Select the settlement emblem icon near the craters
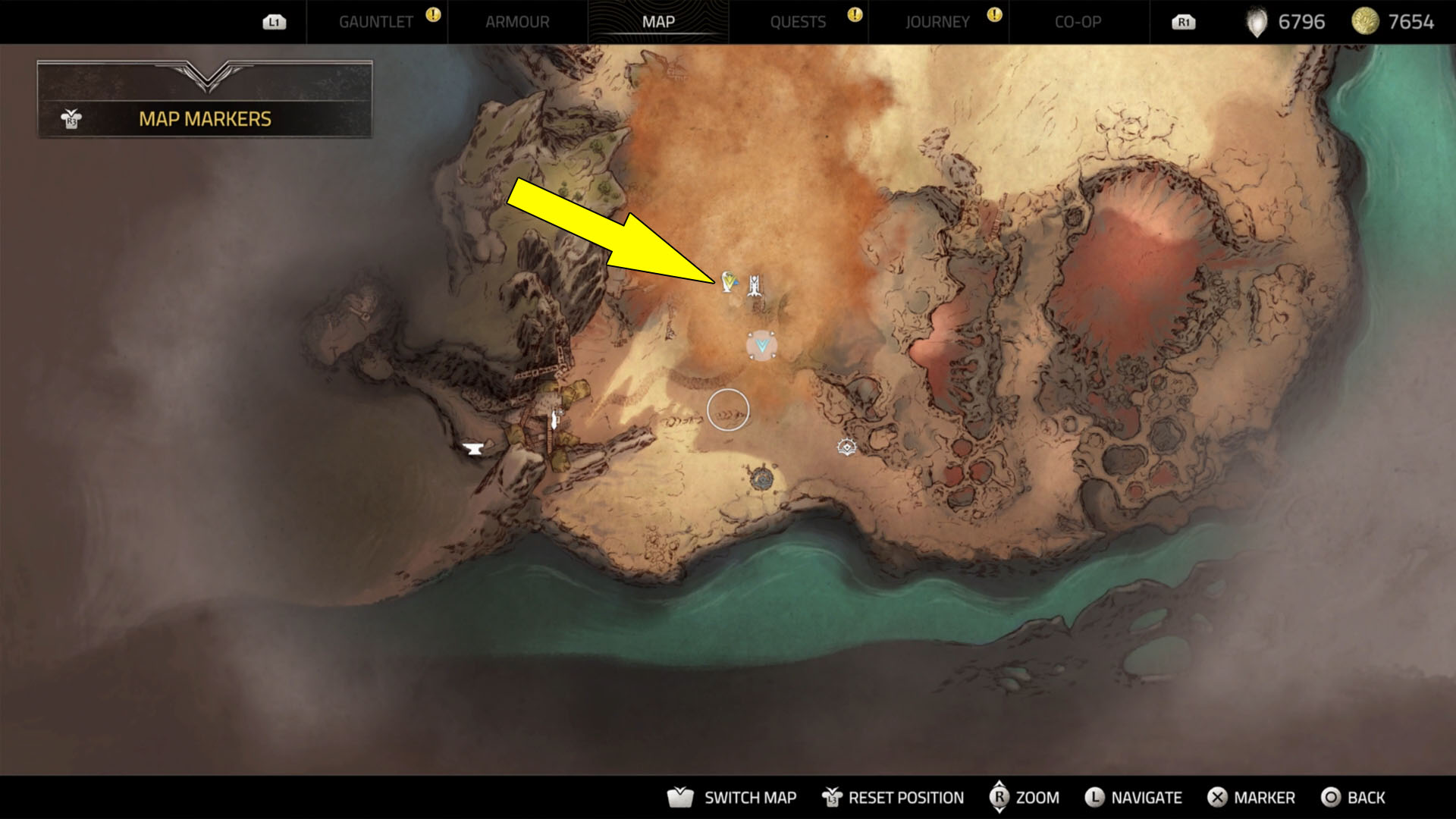Screen dimensions: 1456x819 847,447
